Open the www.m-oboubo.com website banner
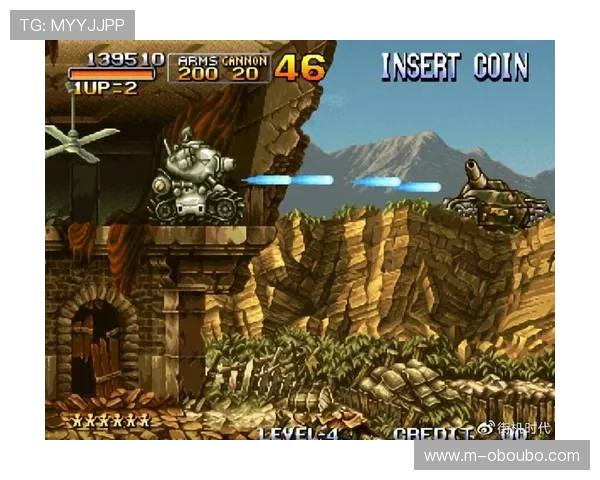Viewport: 600px width, 480px height. click(x=500, y=456)
